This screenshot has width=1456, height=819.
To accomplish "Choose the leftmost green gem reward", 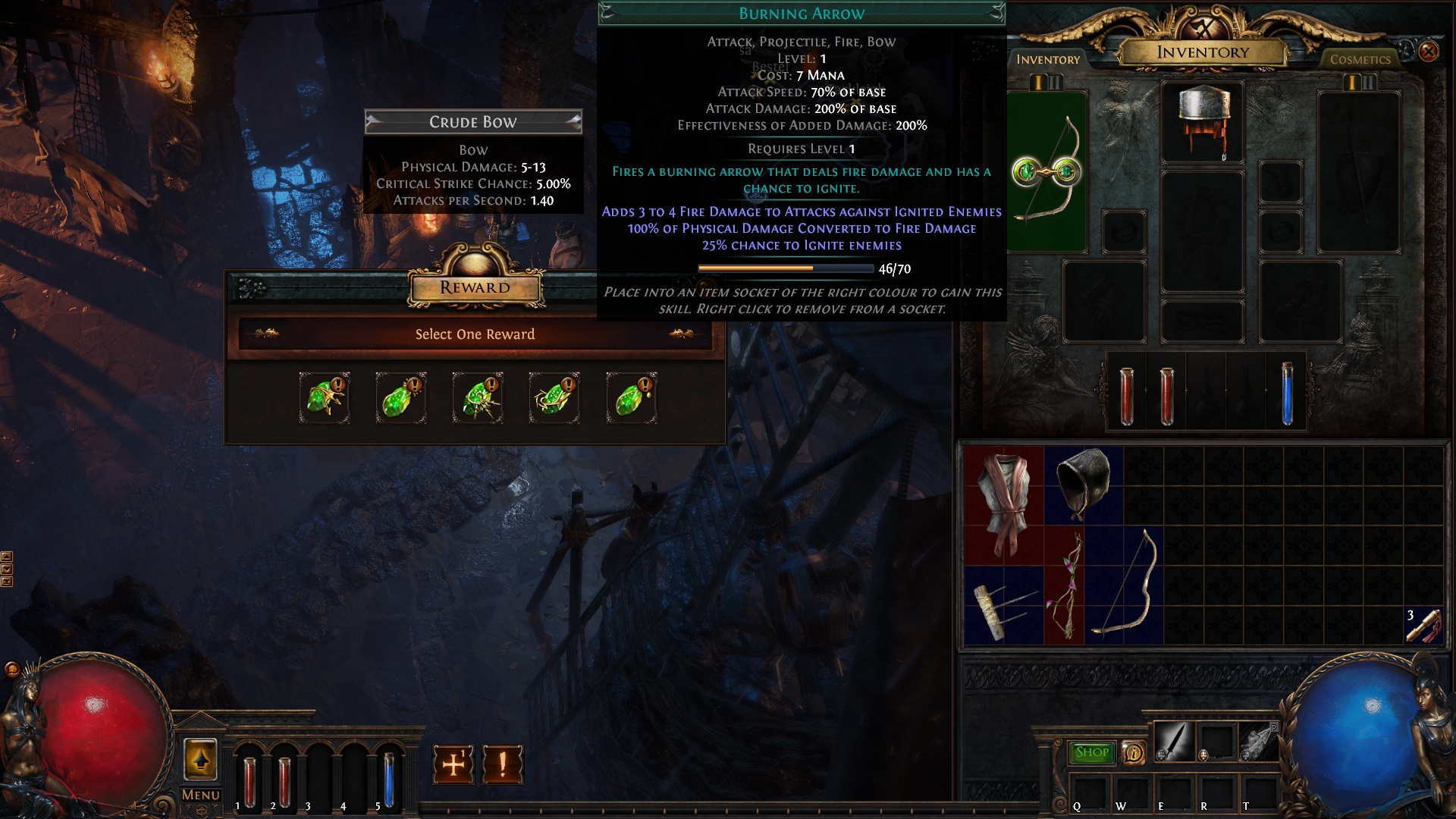I will 325,397.
